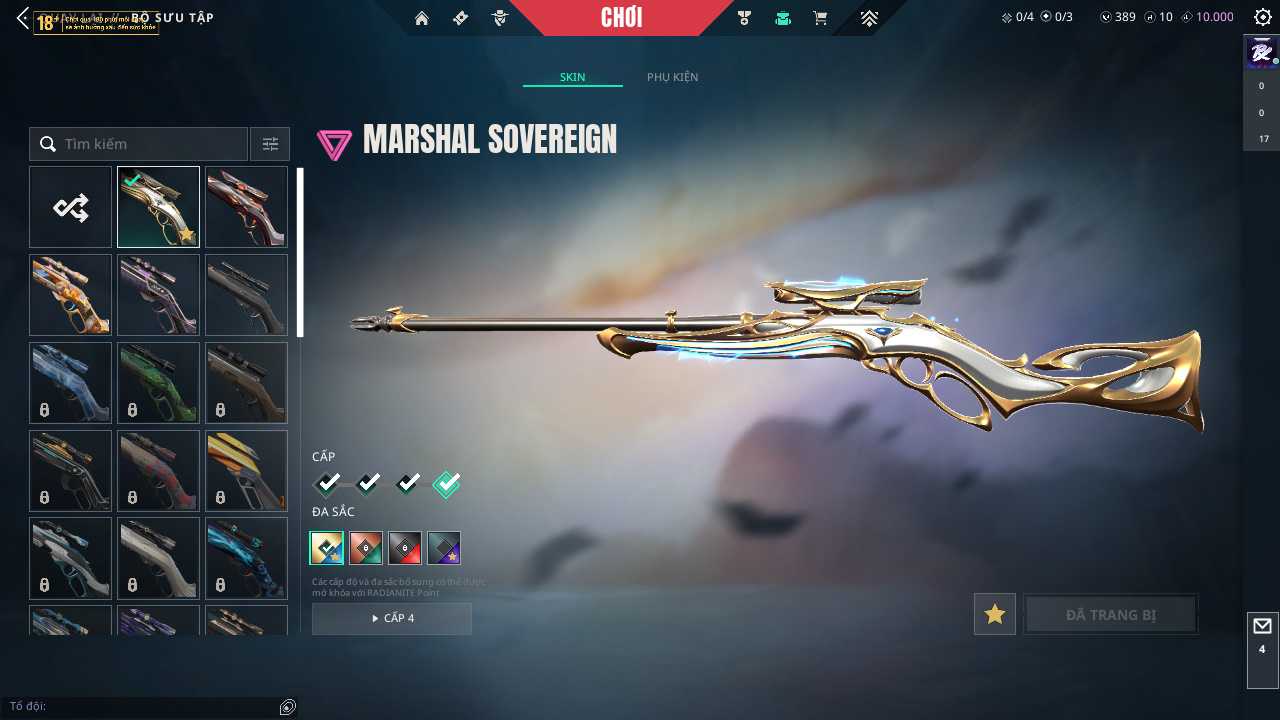The width and height of the screenshot is (1280, 720).
Task: Go back with the top-left arrow
Action: pos(22,18)
